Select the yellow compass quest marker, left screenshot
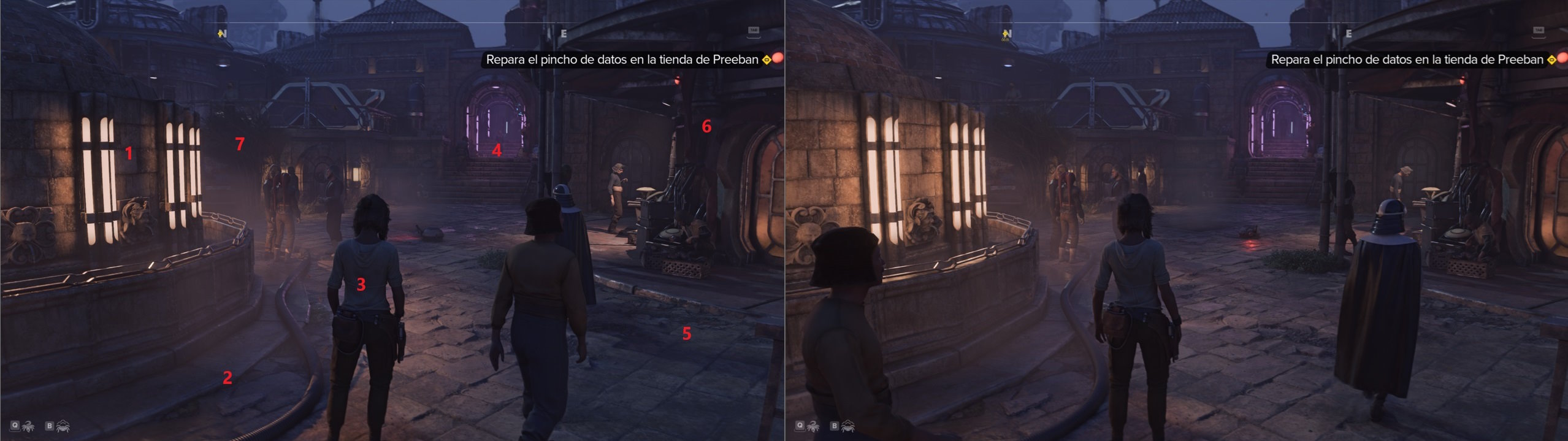 pyautogui.click(x=221, y=34)
